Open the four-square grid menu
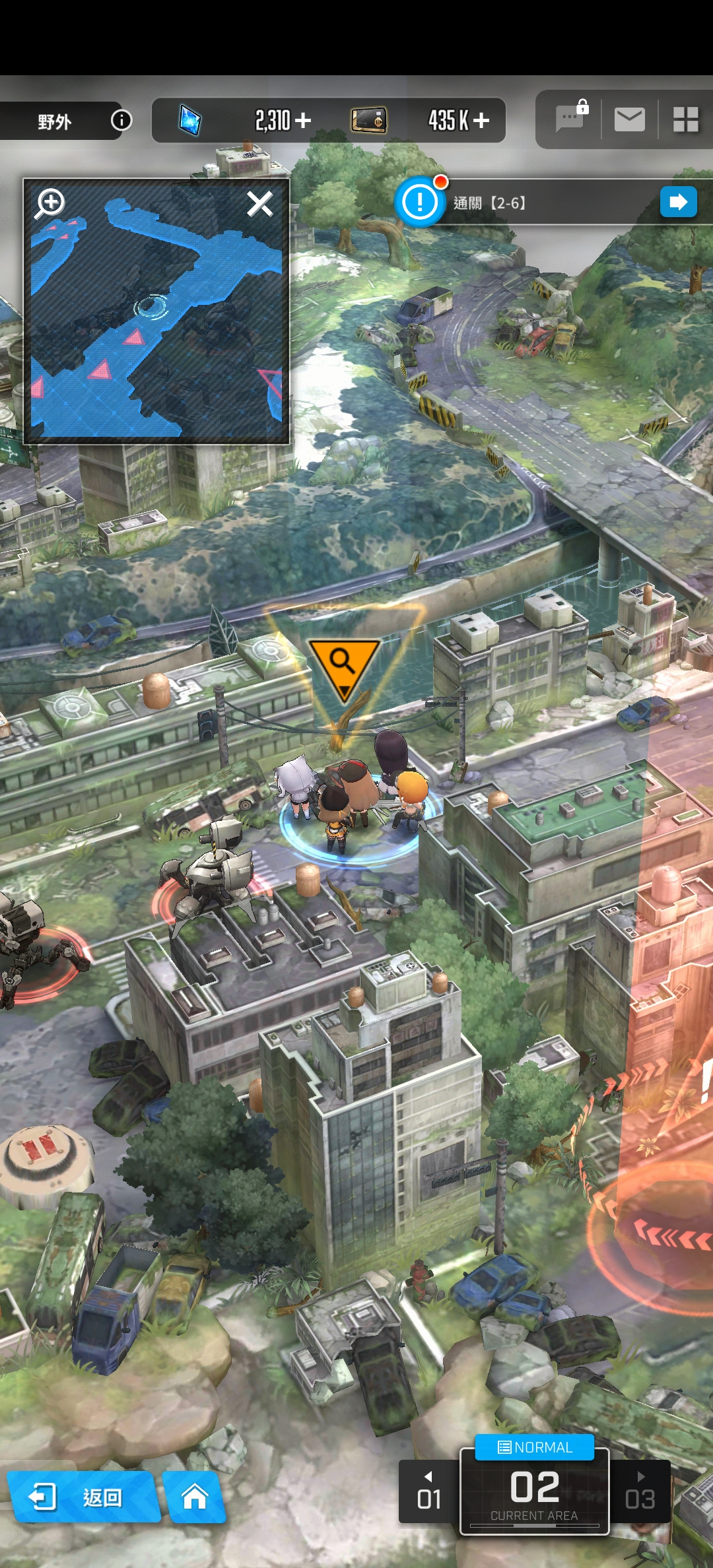This screenshot has height=1568, width=713. click(x=685, y=119)
